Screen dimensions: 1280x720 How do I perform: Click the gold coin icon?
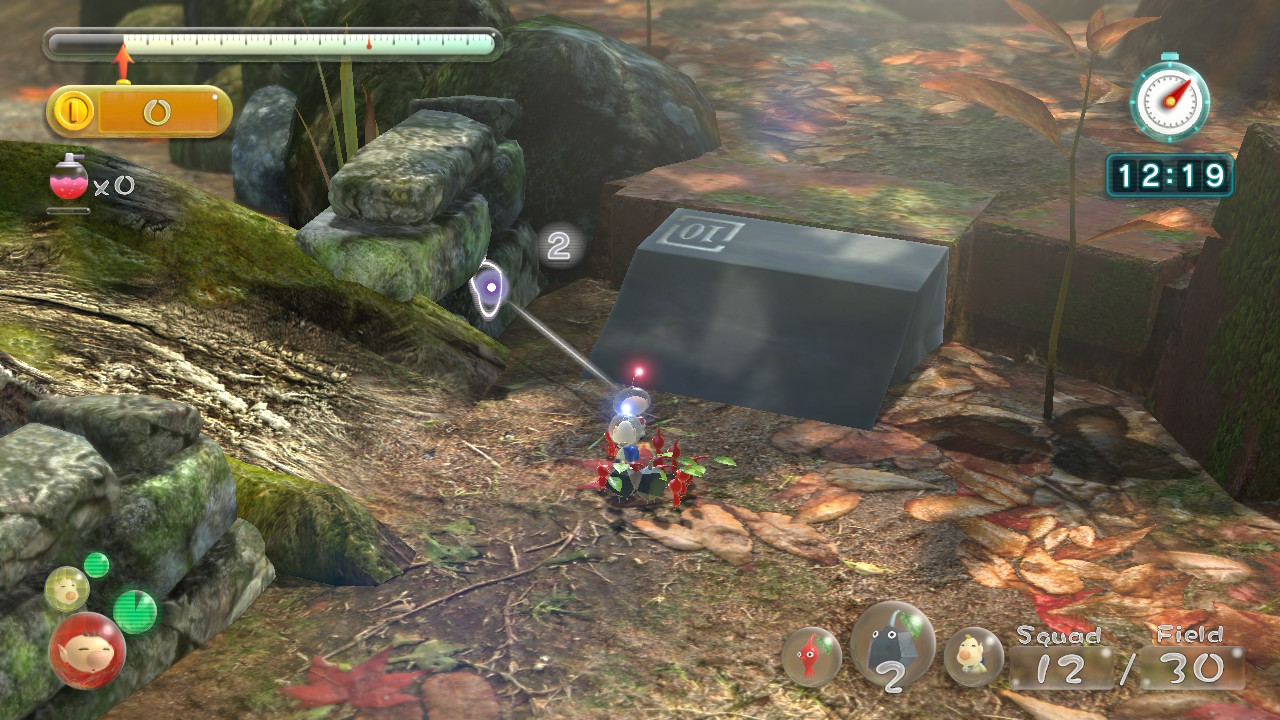click(75, 112)
